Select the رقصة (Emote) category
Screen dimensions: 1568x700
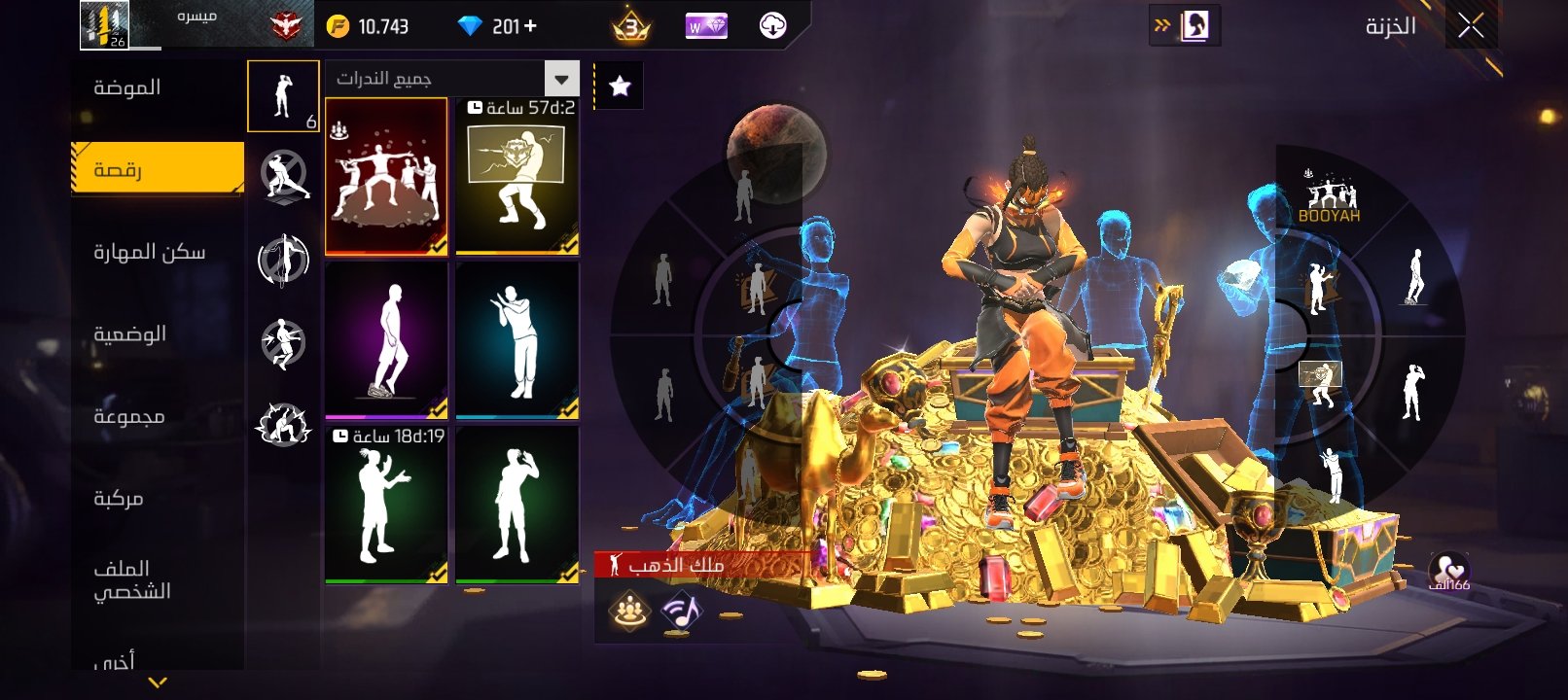(x=157, y=170)
